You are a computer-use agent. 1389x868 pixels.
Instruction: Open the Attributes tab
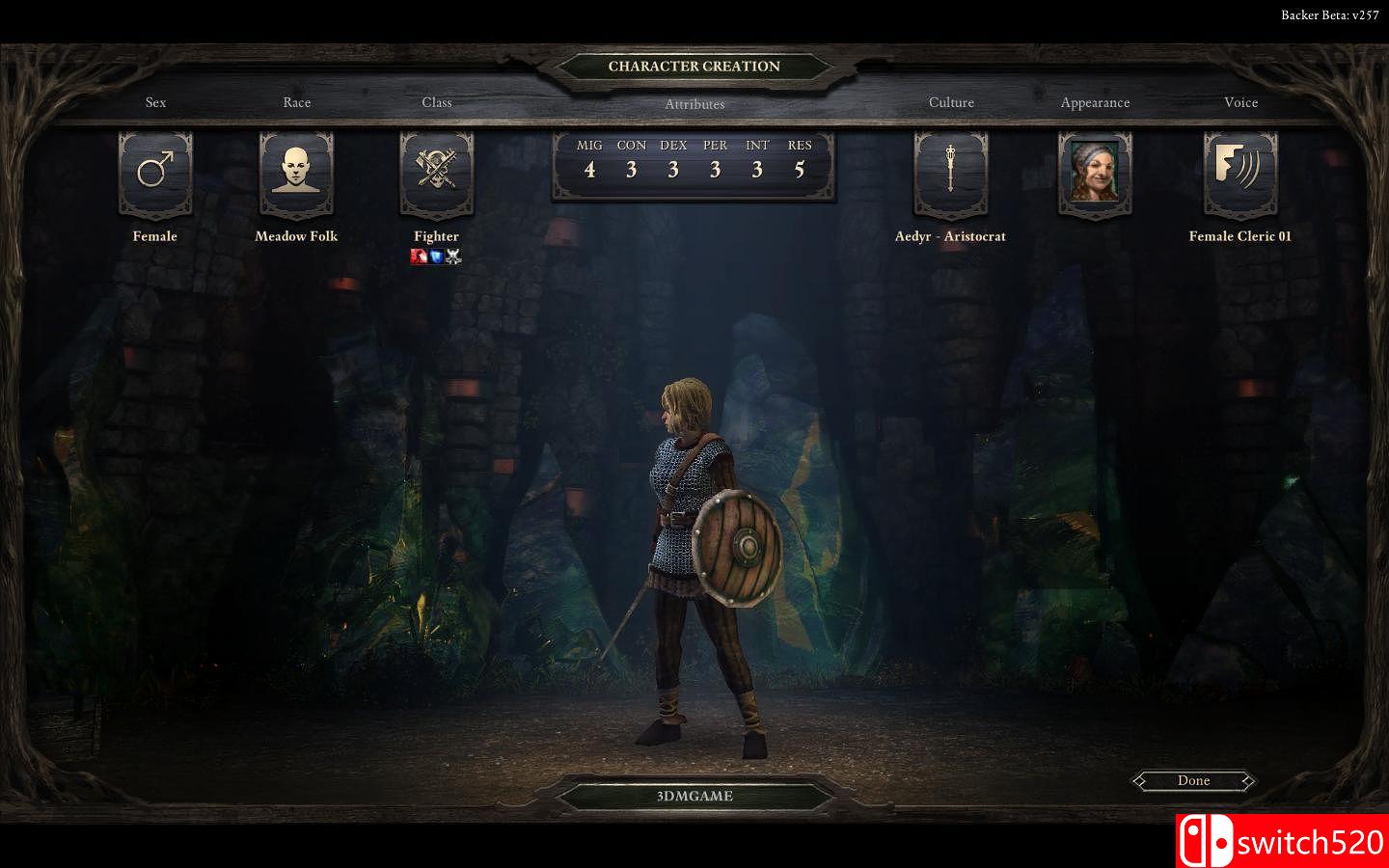coord(694,103)
